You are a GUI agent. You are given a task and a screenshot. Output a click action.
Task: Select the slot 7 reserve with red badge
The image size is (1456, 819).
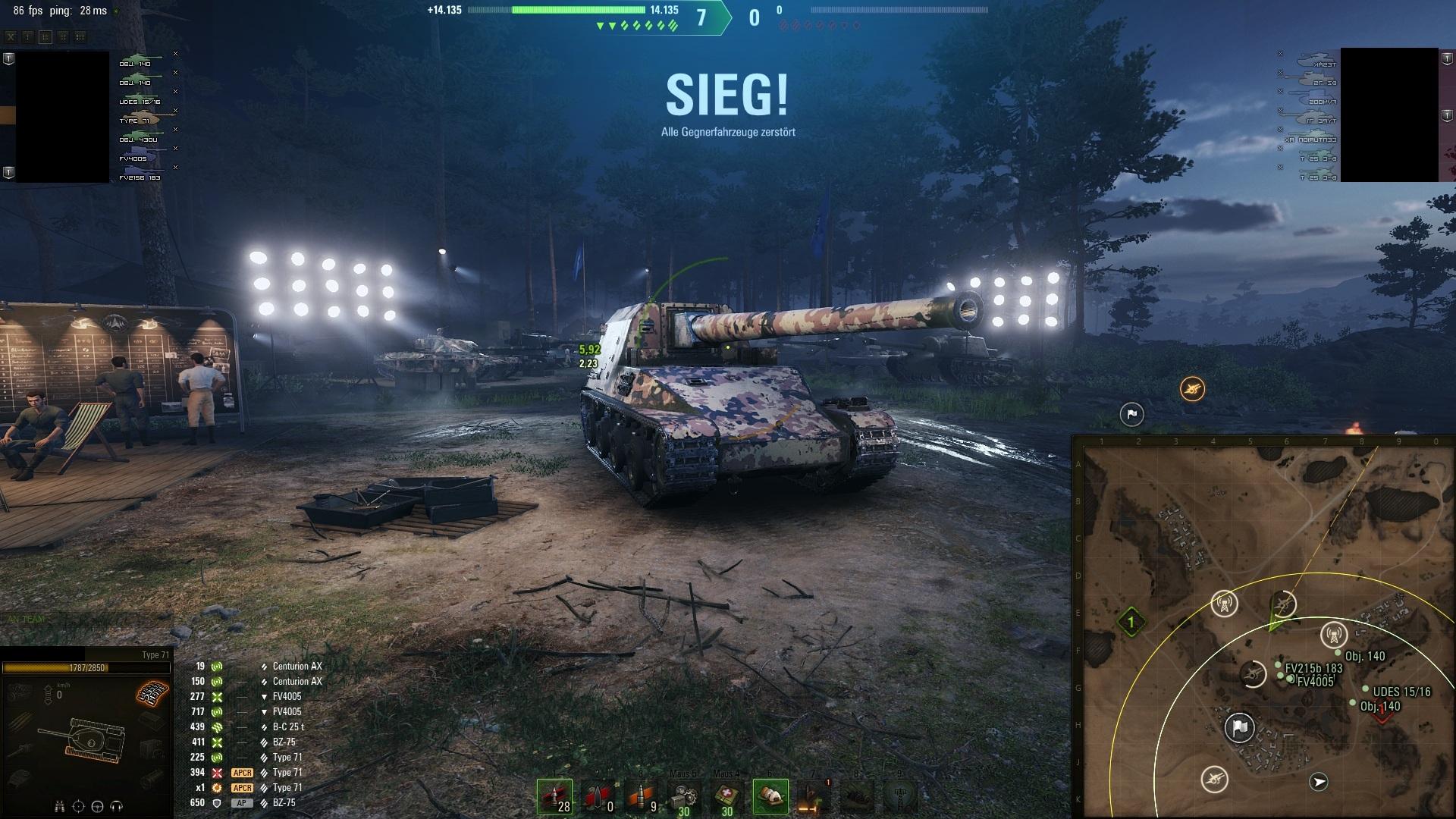pyautogui.click(x=814, y=797)
